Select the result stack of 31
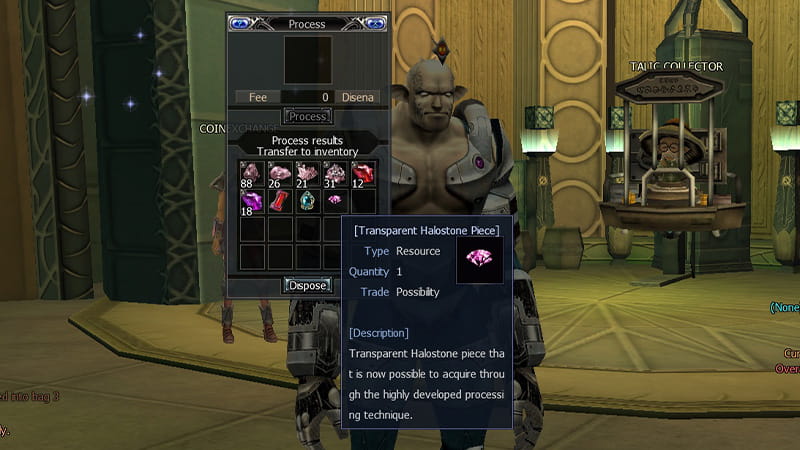This screenshot has height=450, width=800. click(x=334, y=174)
